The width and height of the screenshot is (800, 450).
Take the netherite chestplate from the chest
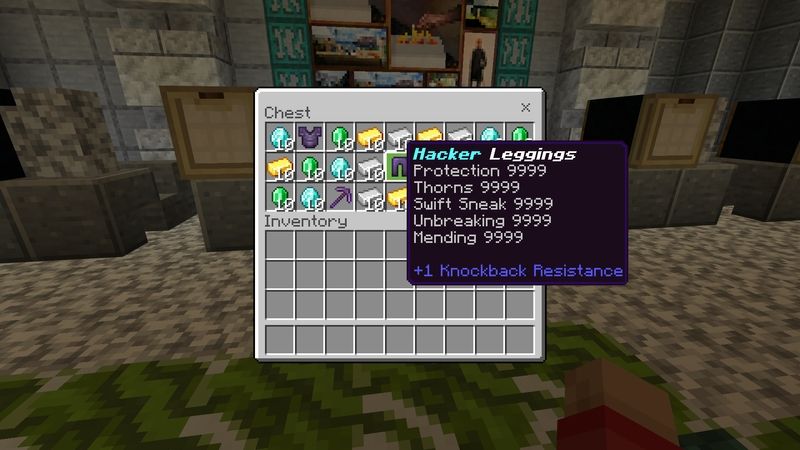click(309, 137)
